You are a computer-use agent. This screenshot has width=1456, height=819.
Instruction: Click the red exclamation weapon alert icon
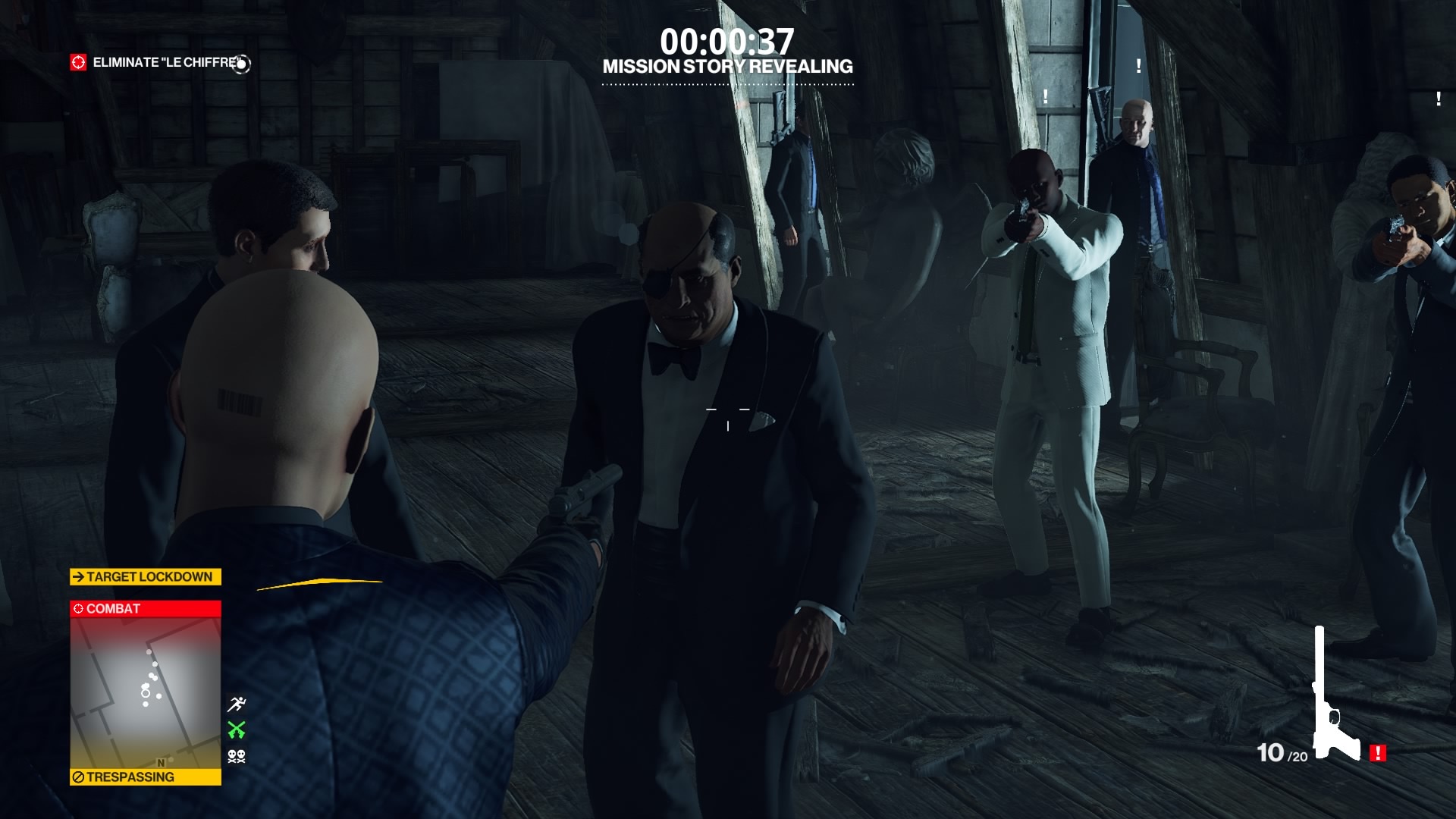[x=1378, y=753]
